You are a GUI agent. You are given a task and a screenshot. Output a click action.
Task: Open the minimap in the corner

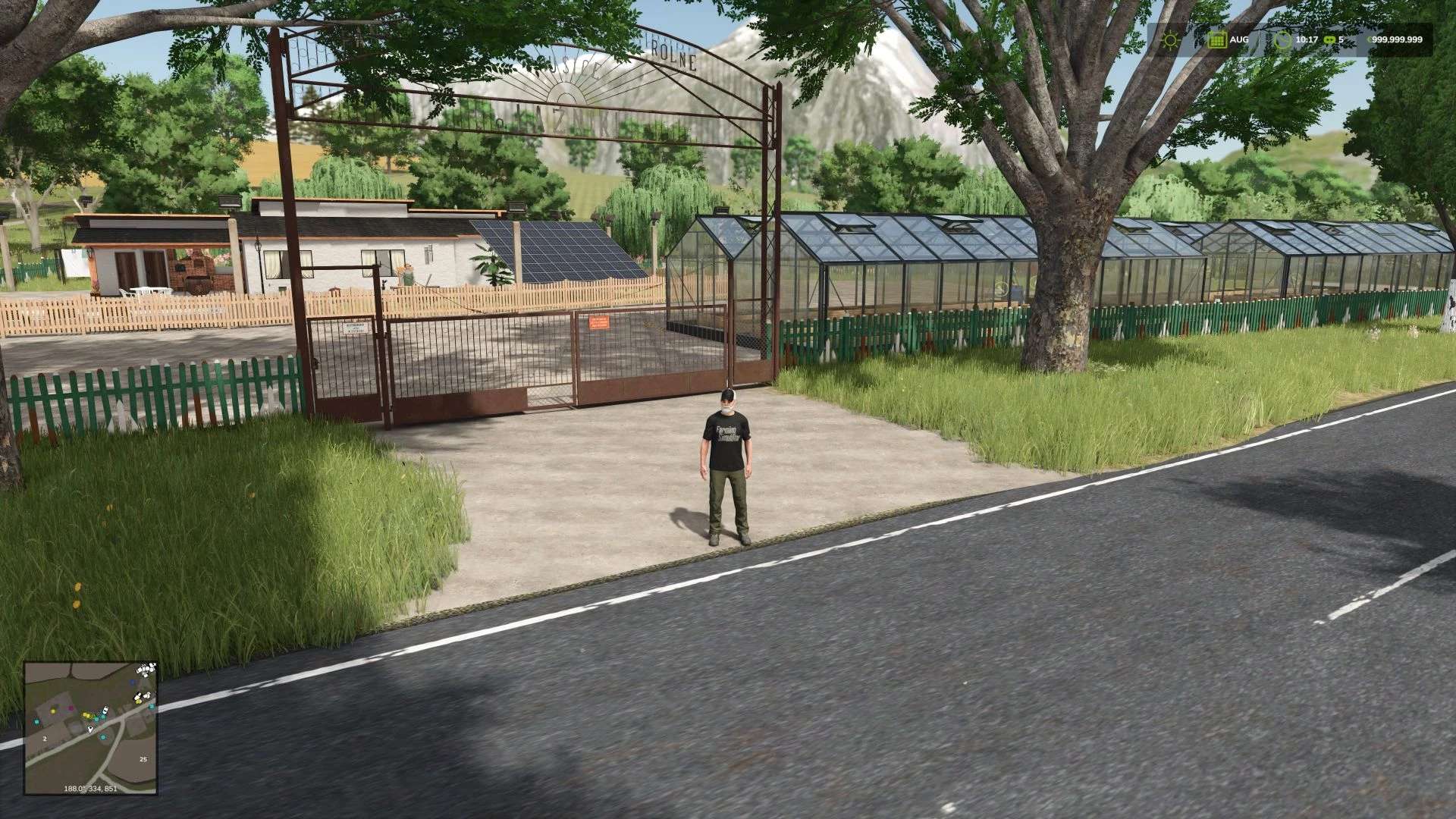coord(90,727)
